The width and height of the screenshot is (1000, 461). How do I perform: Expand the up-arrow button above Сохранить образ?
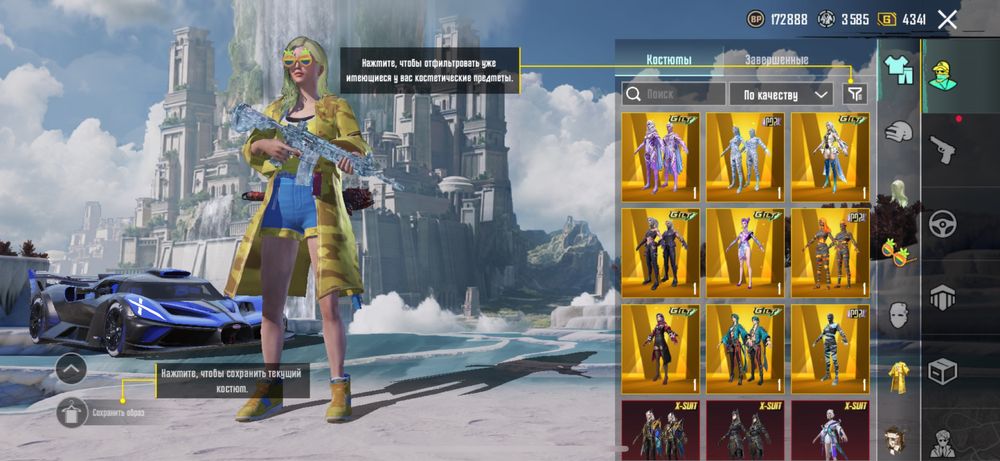(72, 369)
